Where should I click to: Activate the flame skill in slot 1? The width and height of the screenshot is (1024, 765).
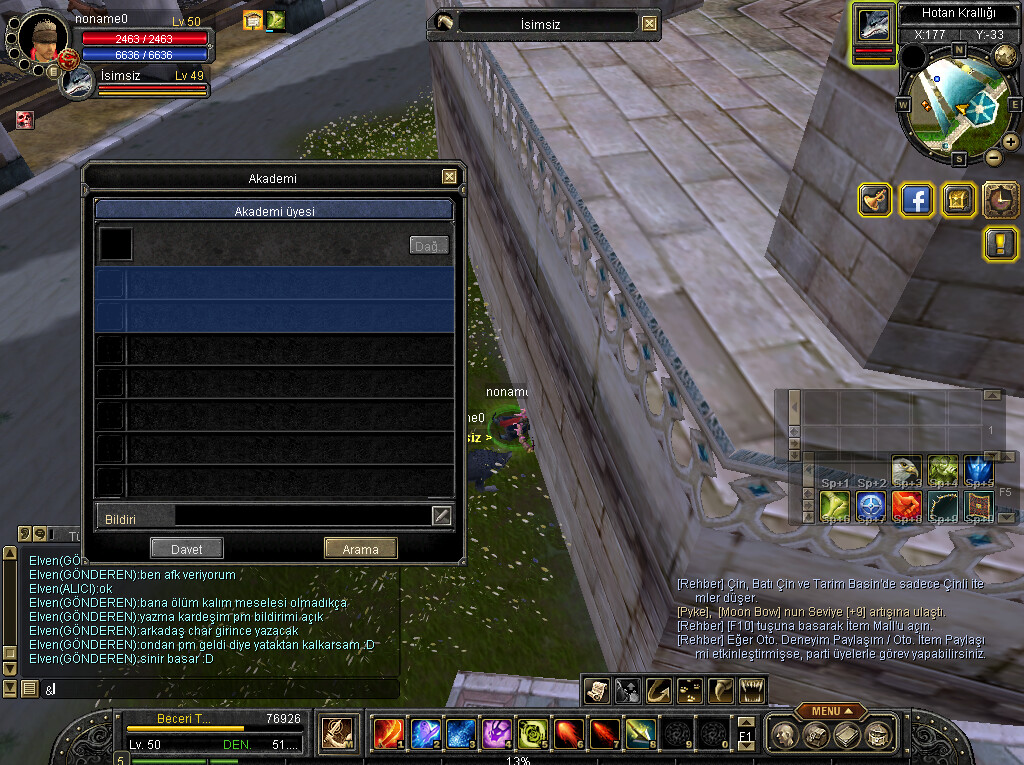click(387, 733)
